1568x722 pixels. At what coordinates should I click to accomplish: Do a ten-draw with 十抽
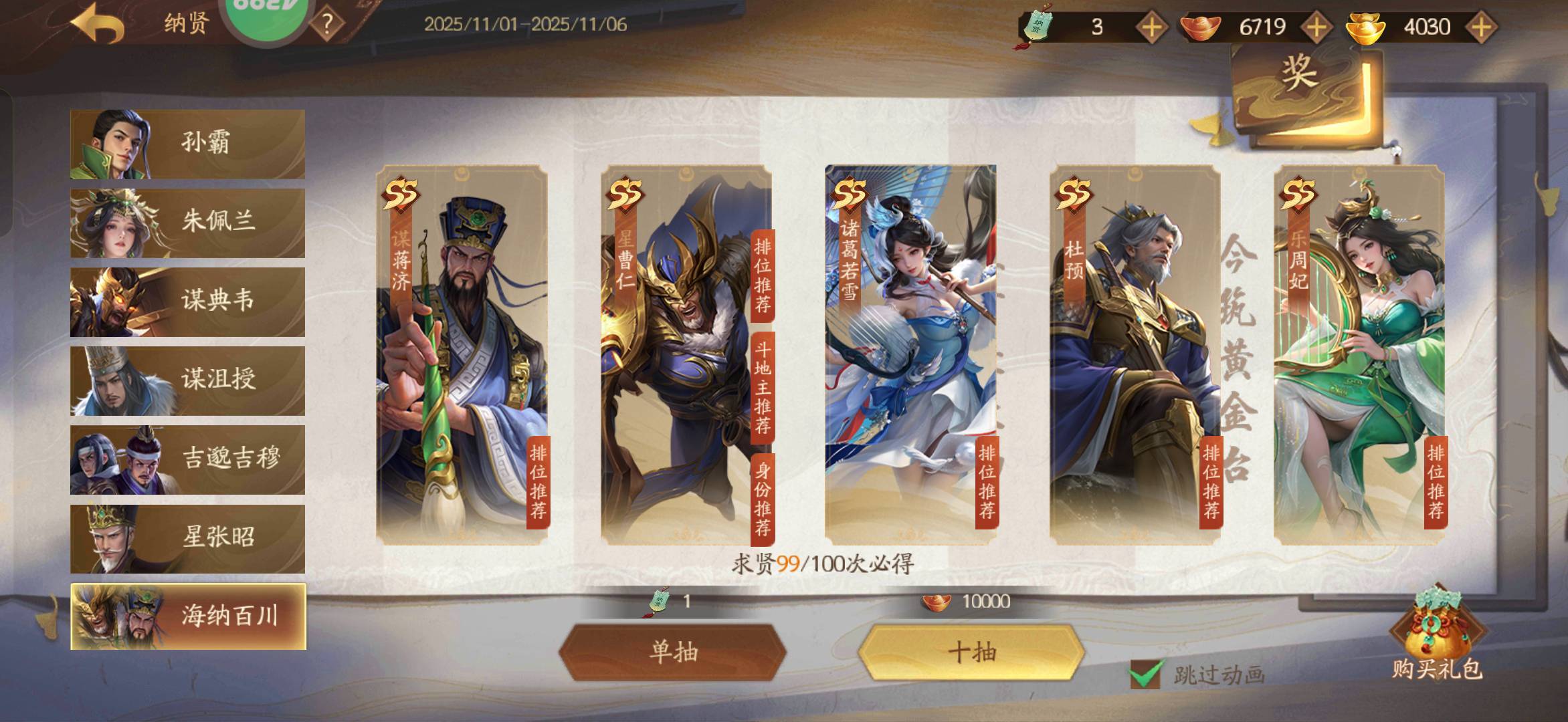click(x=971, y=652)
